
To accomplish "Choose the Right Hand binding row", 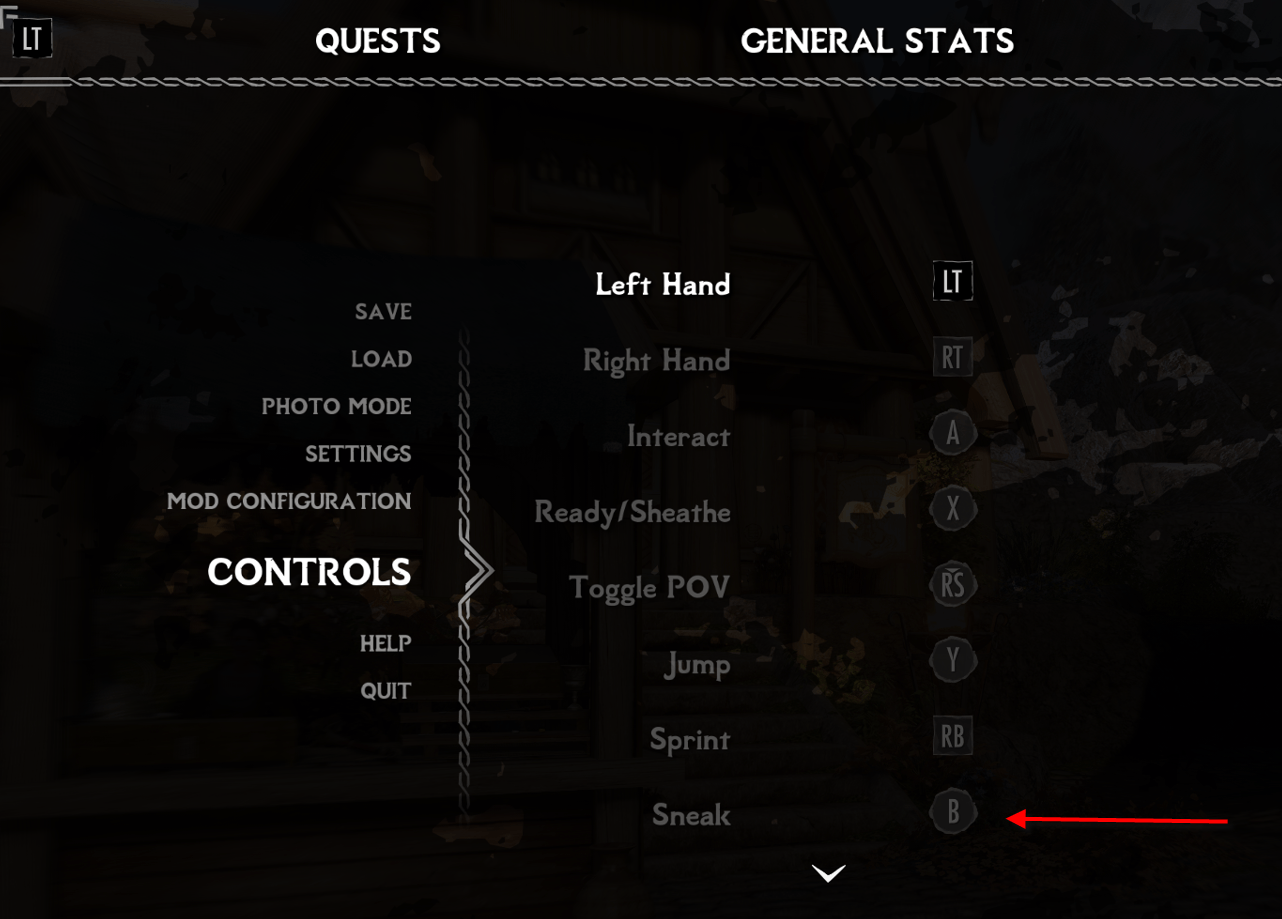I will [x=656, y=361].
